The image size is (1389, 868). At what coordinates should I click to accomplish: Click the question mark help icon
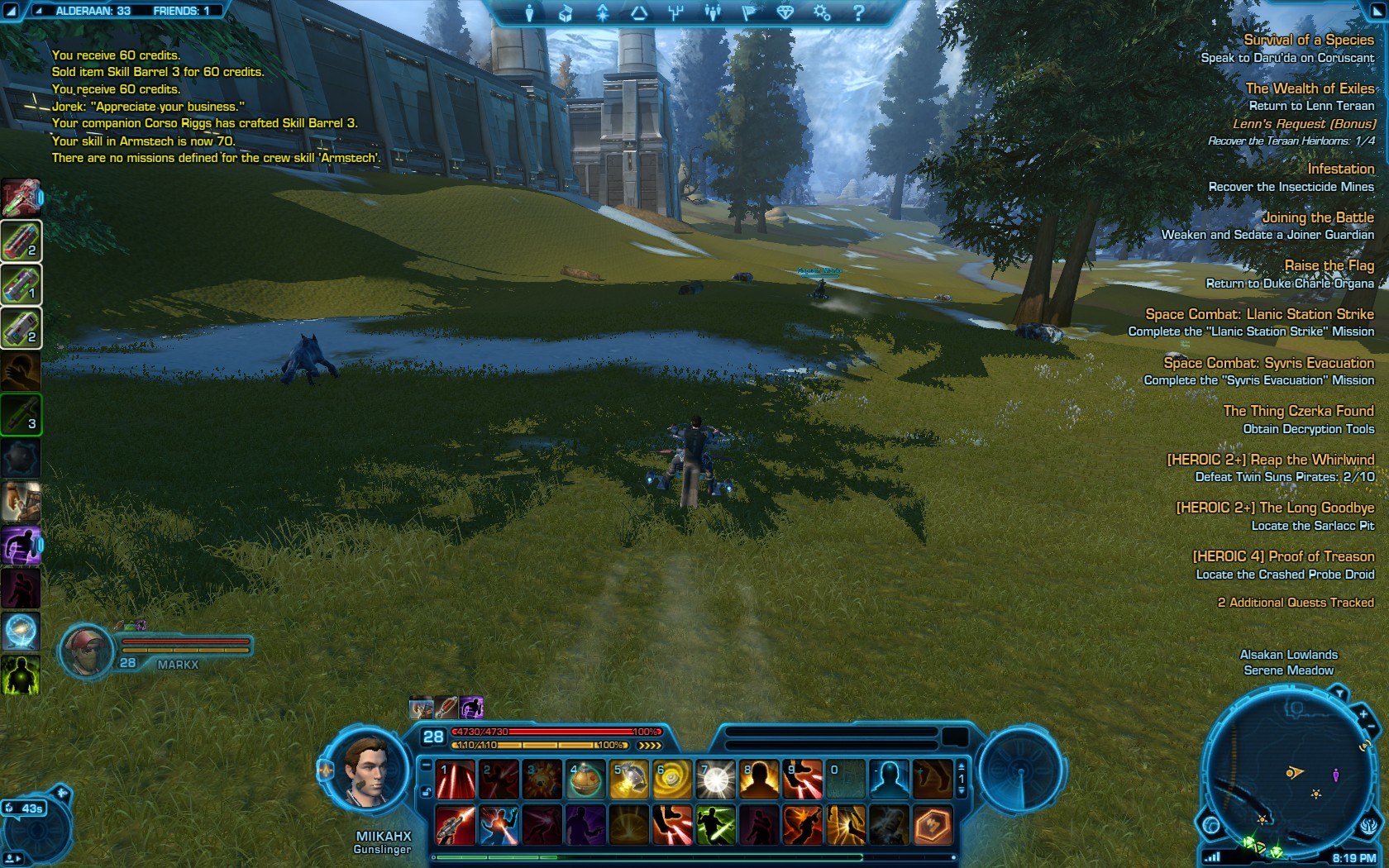coord(858,12)
